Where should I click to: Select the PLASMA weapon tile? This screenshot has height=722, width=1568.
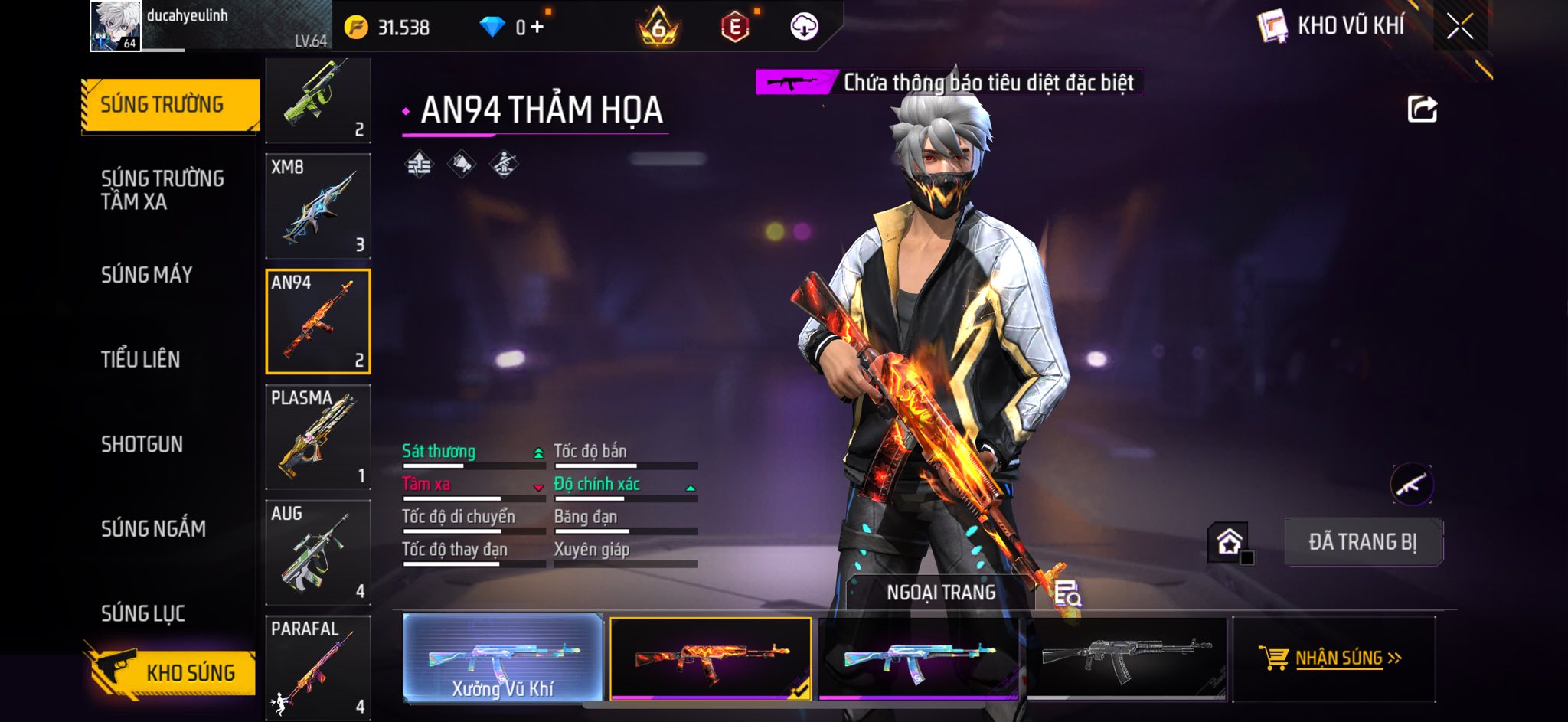click(318, 437)
